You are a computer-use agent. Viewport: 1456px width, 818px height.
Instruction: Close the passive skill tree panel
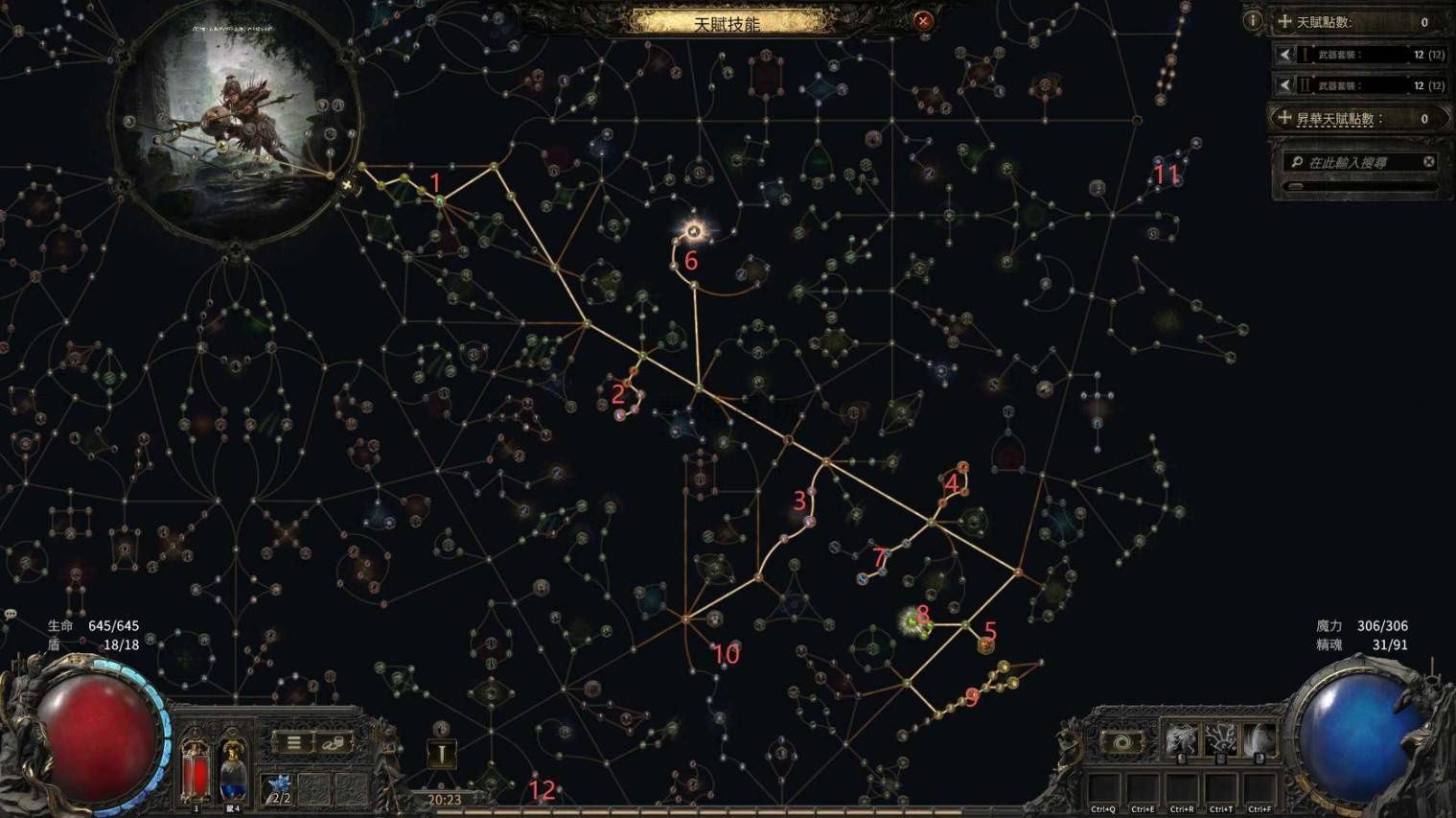tap(922, 20)
